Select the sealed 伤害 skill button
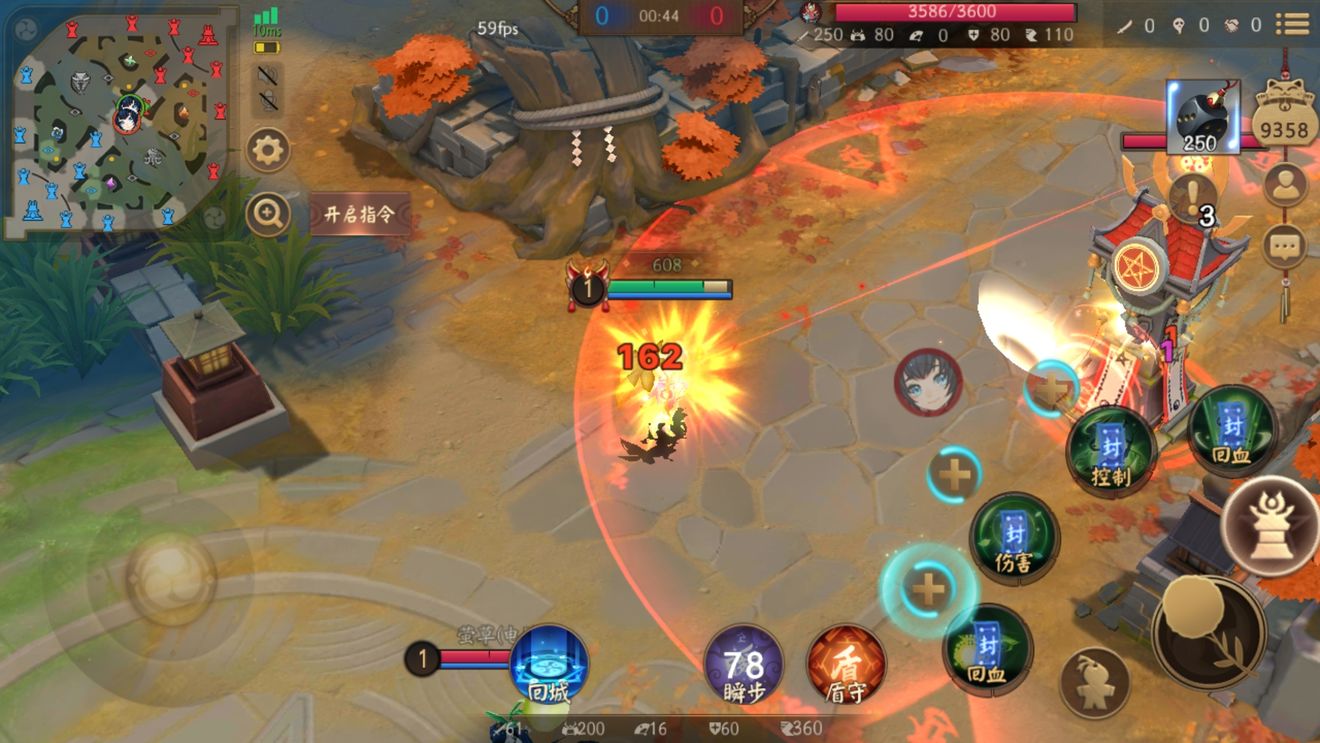Image resolution: width=1320 pixels, height=743 pixels. pos(1014,536)
